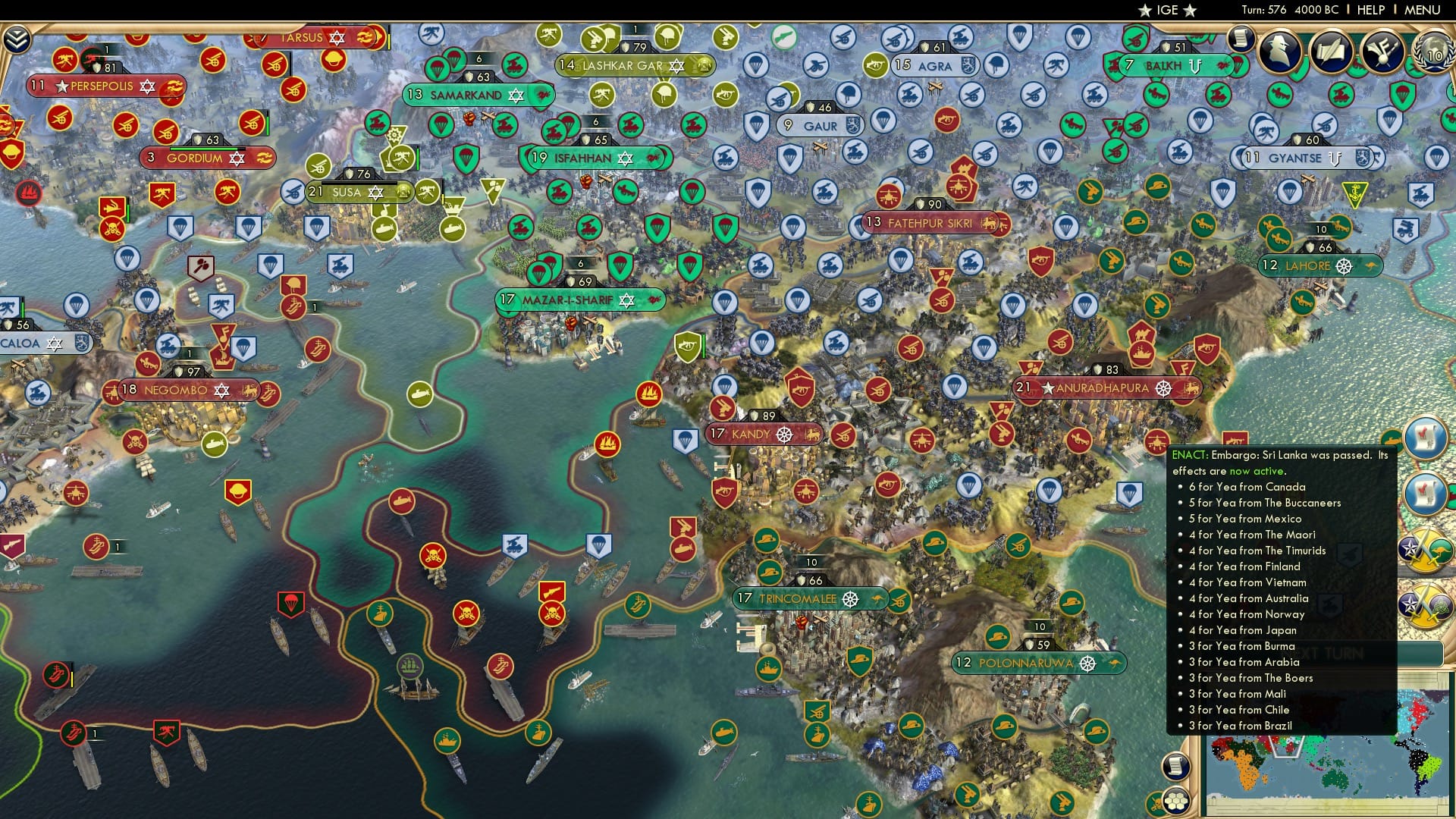Open the Diplomacy overview quill-scroll icon

pyautogui.click(x=1332, y=52)
